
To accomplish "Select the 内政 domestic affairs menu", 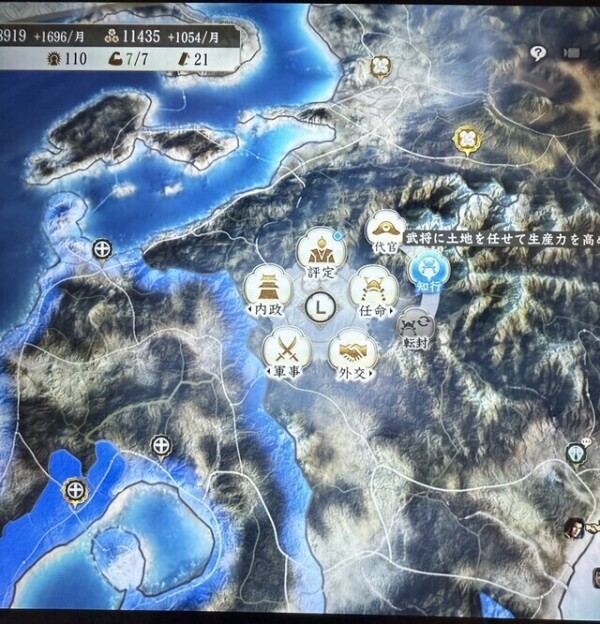I will pos(267,290).
